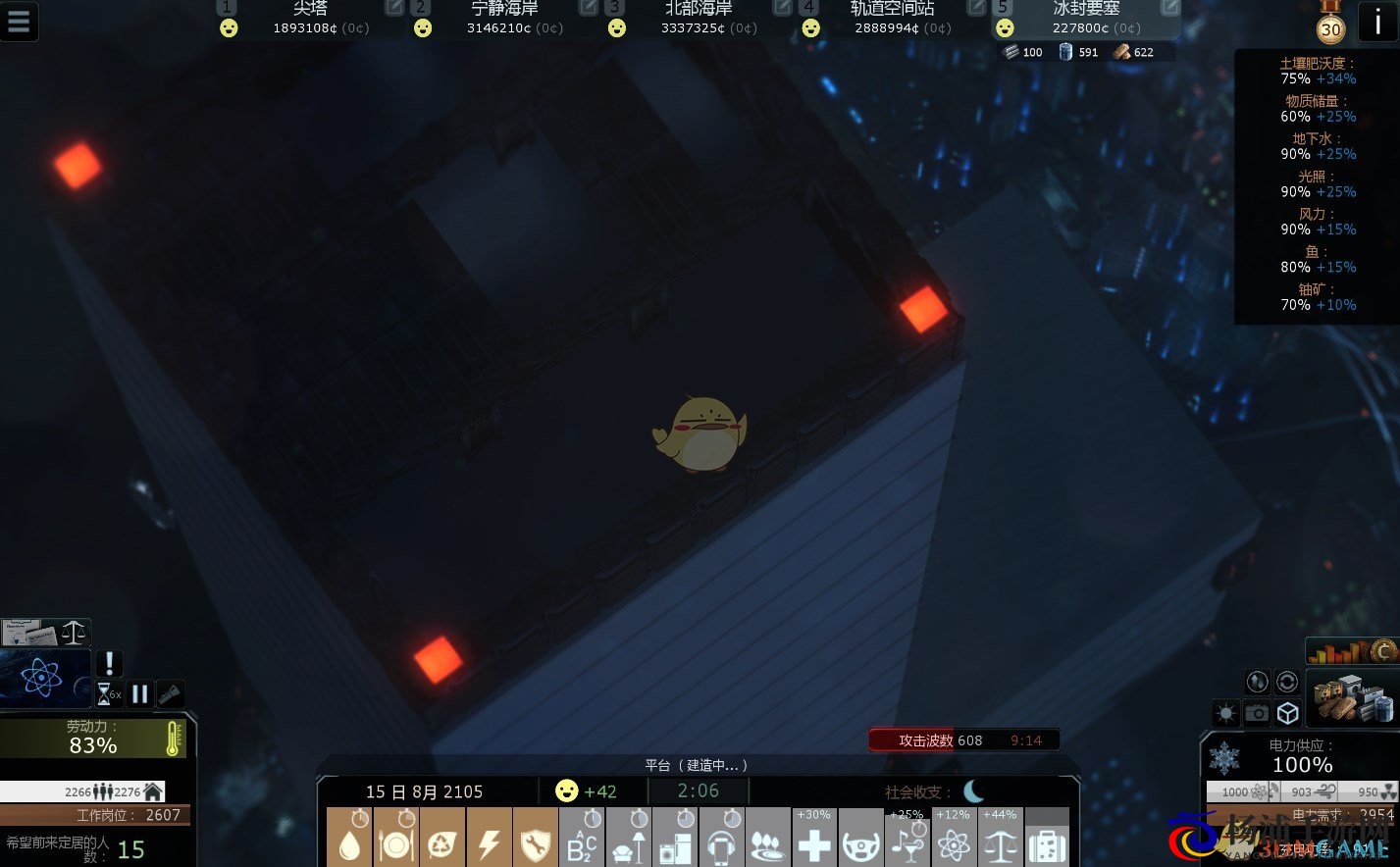Change game speed via the hourglass 6x icon
Viewport: 1400px width, 867px height.
(x=107, y=694)
